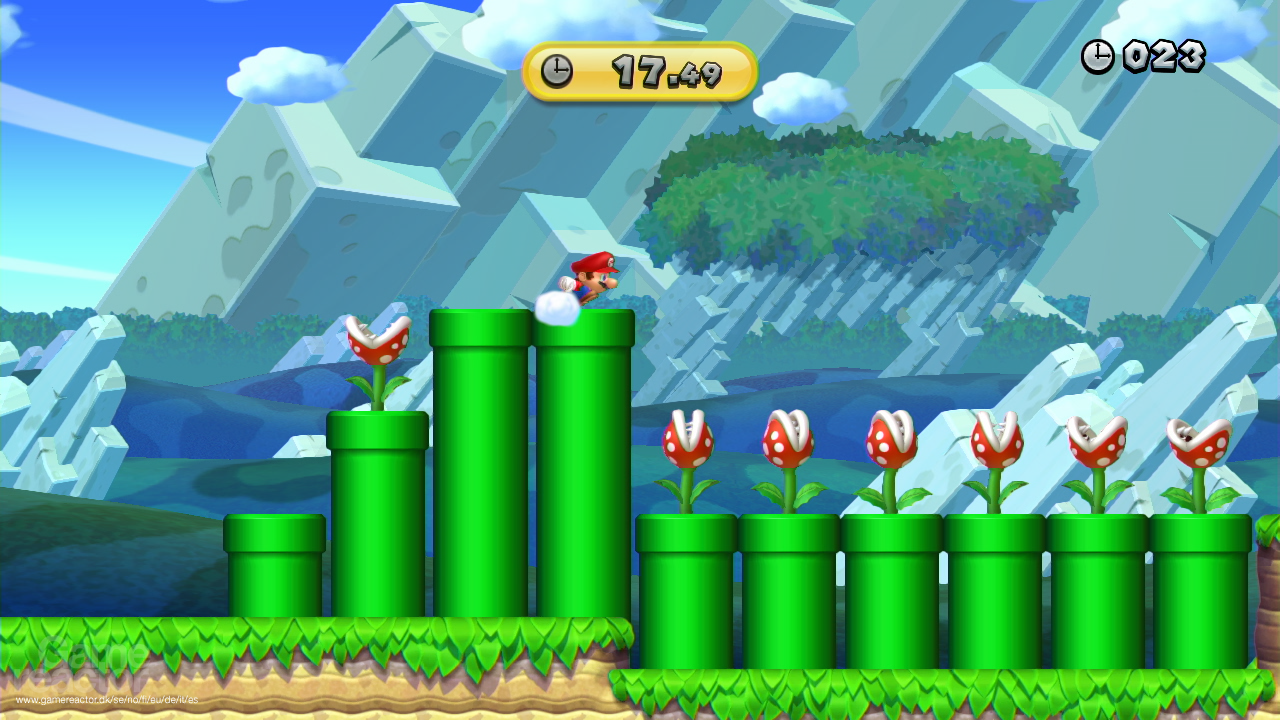Viewport: 1280px width, 720px height.
Task: Click the clock icon on the yellow timer badge
Action: point(558,70)
